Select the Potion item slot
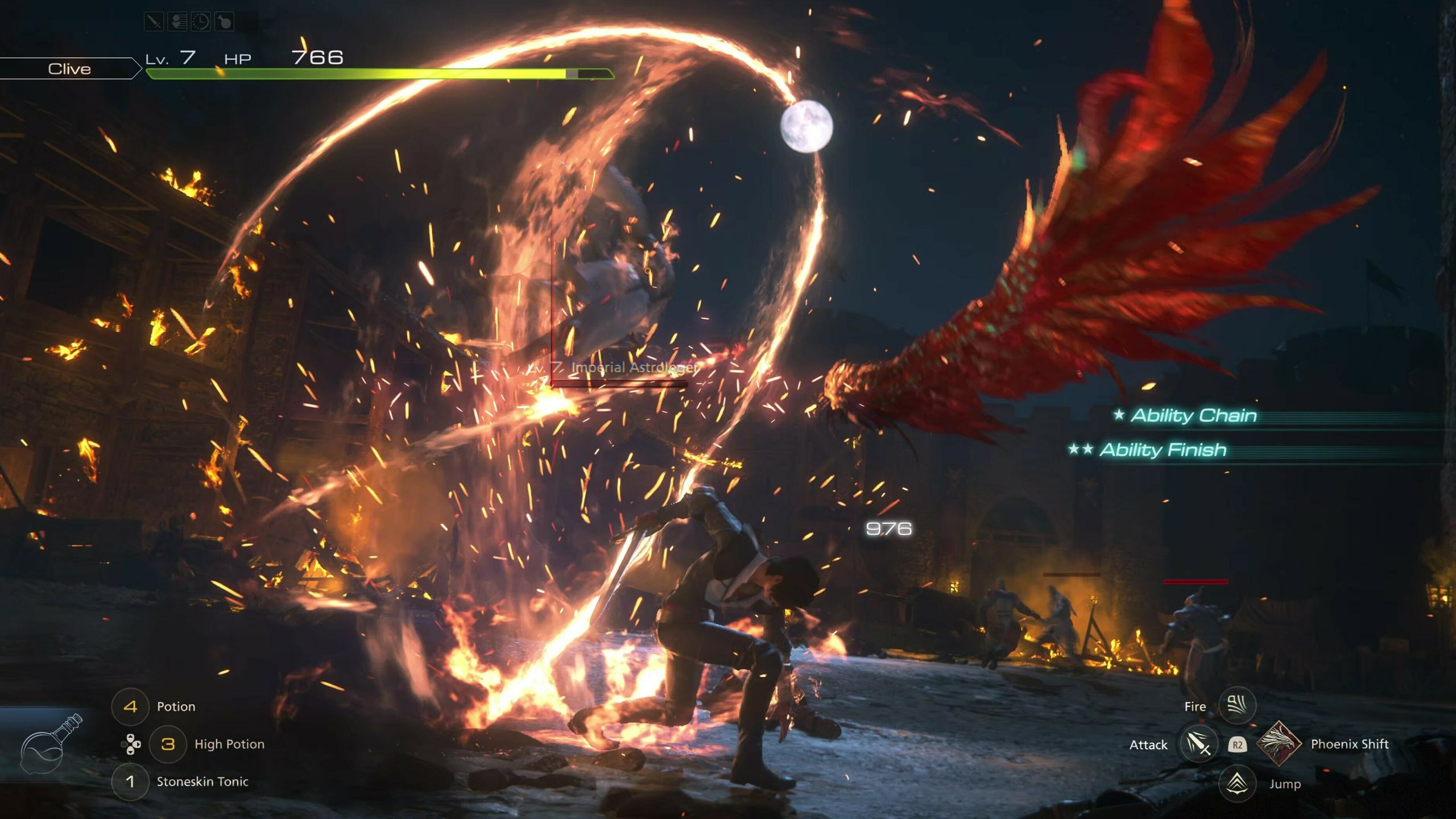The image size is (1456, 819). coord(131,706)
